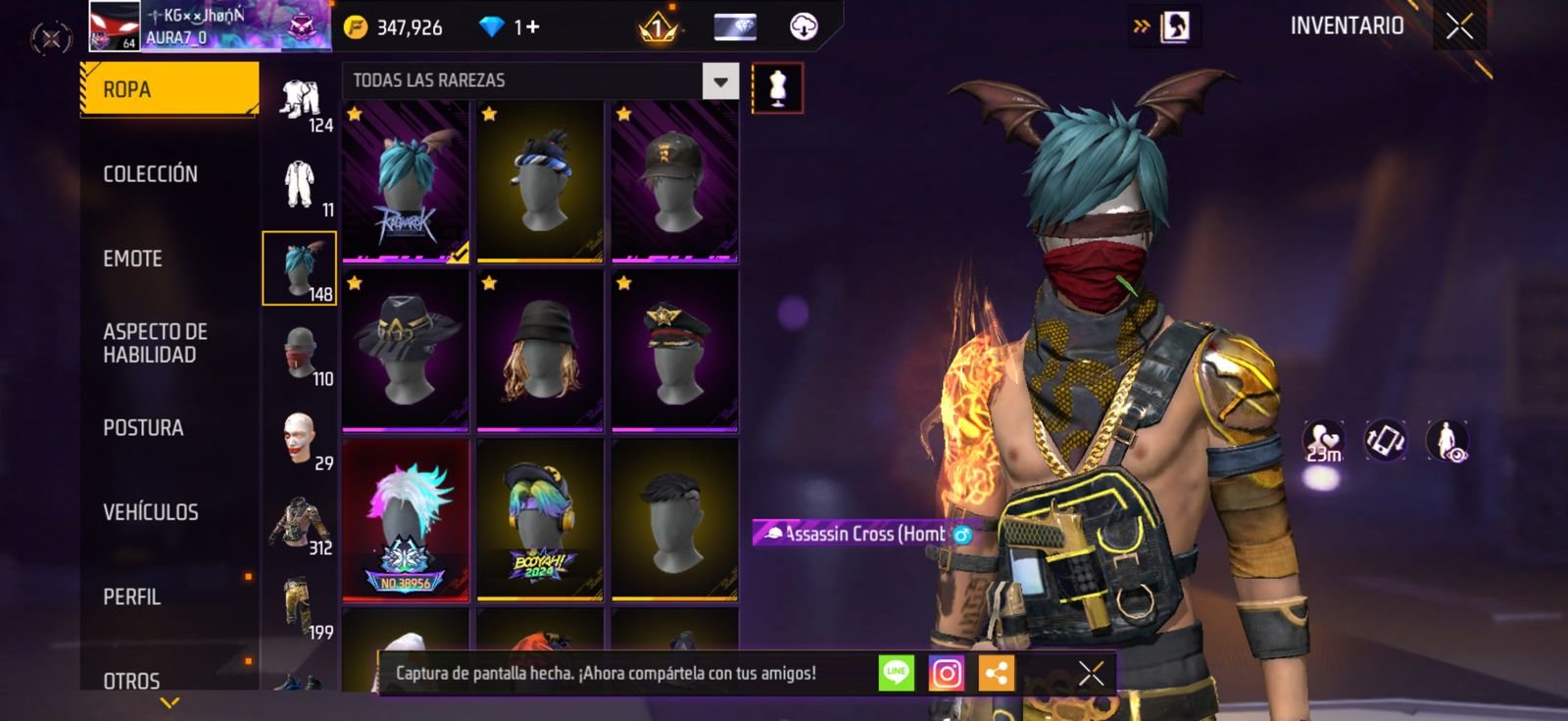
Task: Go to Vehículos section
Action: pos(150,512)
